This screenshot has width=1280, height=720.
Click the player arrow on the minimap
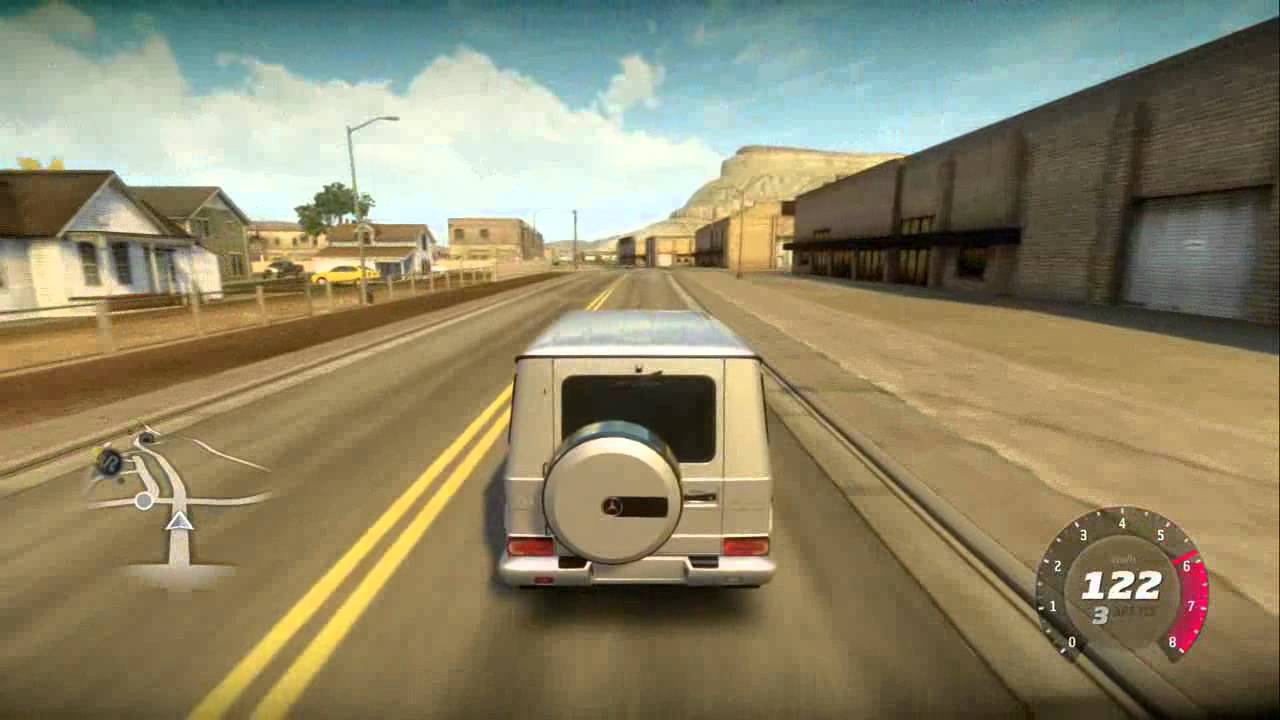click(178, 520)
